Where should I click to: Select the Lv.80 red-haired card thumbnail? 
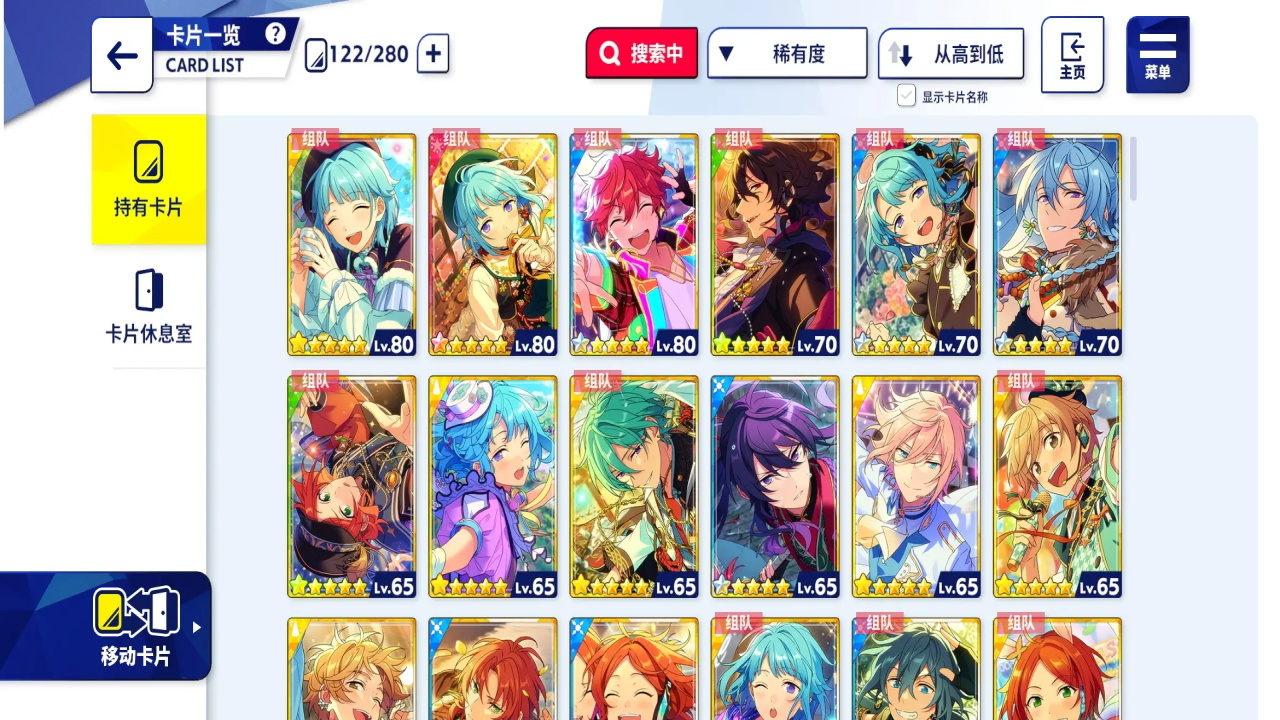pyautogui.click(x=634, y=242)
